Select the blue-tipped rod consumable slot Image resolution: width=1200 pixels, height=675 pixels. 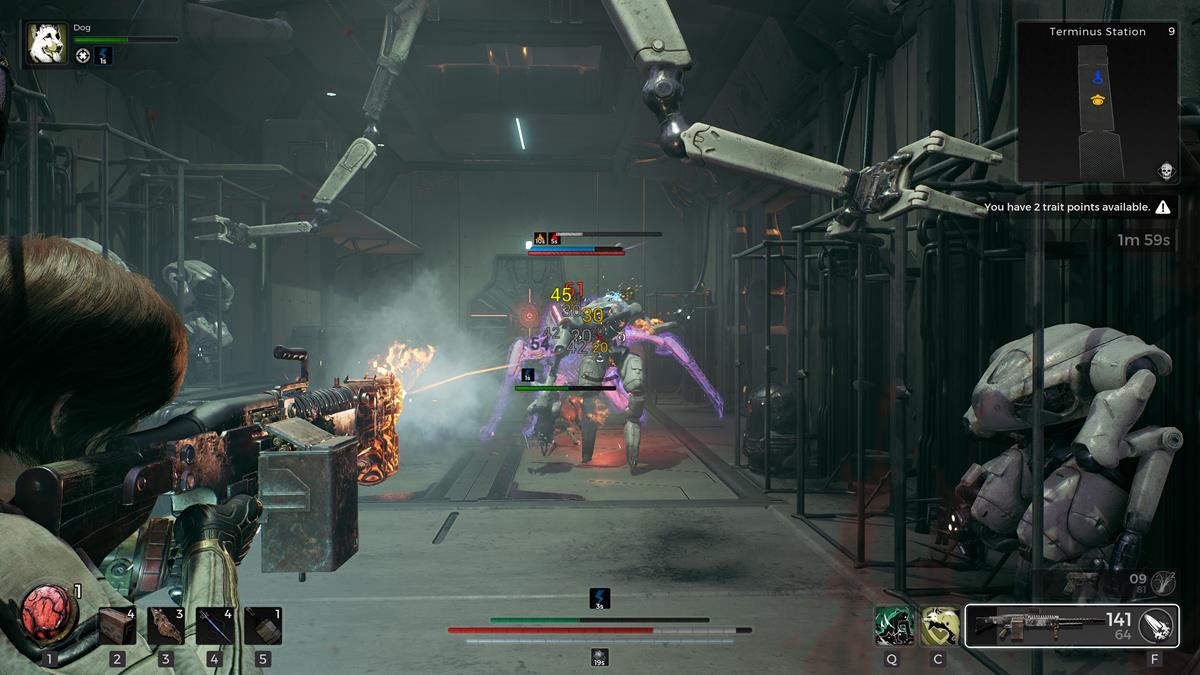coord(214,626)
